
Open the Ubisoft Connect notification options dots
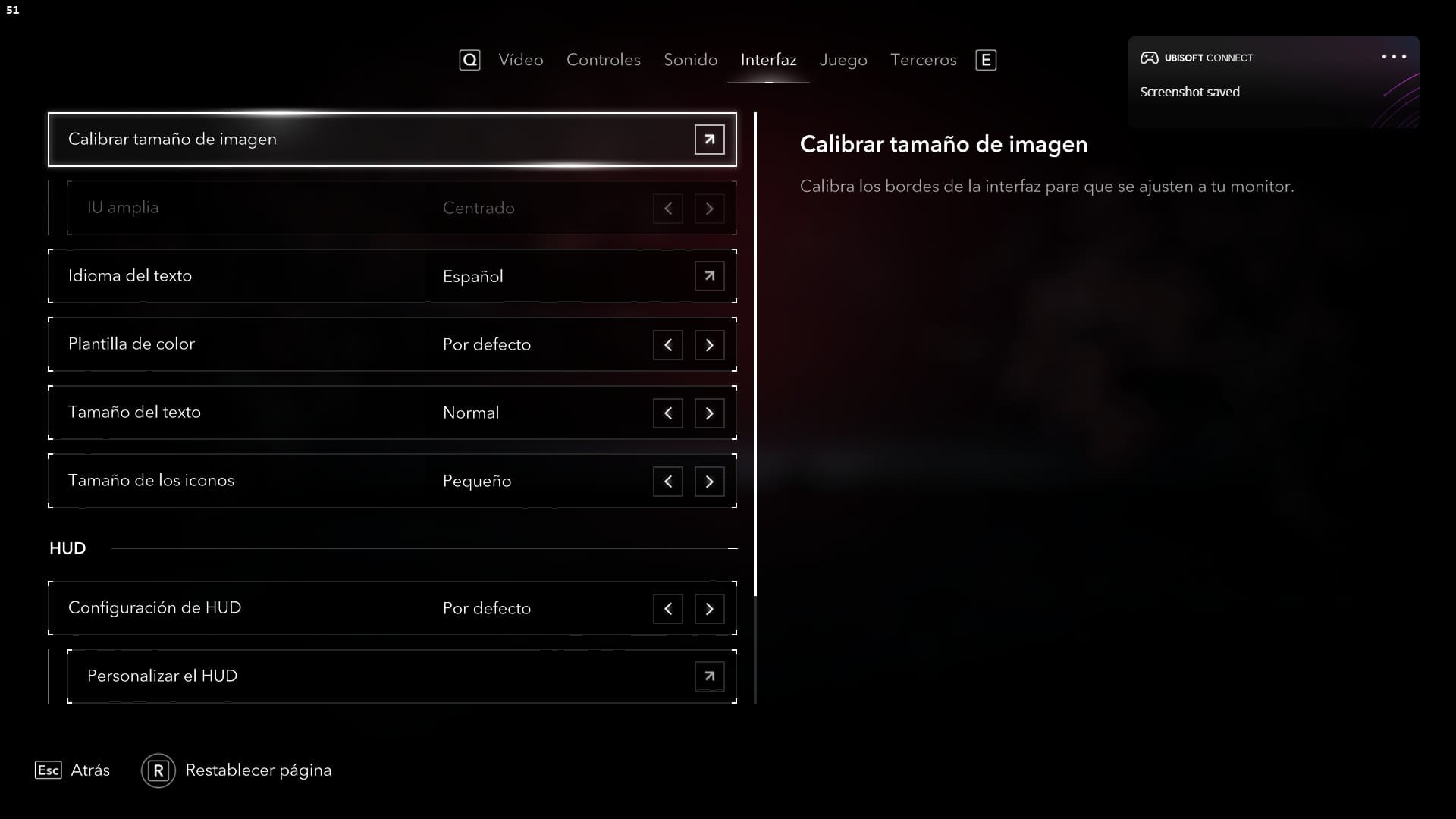tap(1393, 57)
